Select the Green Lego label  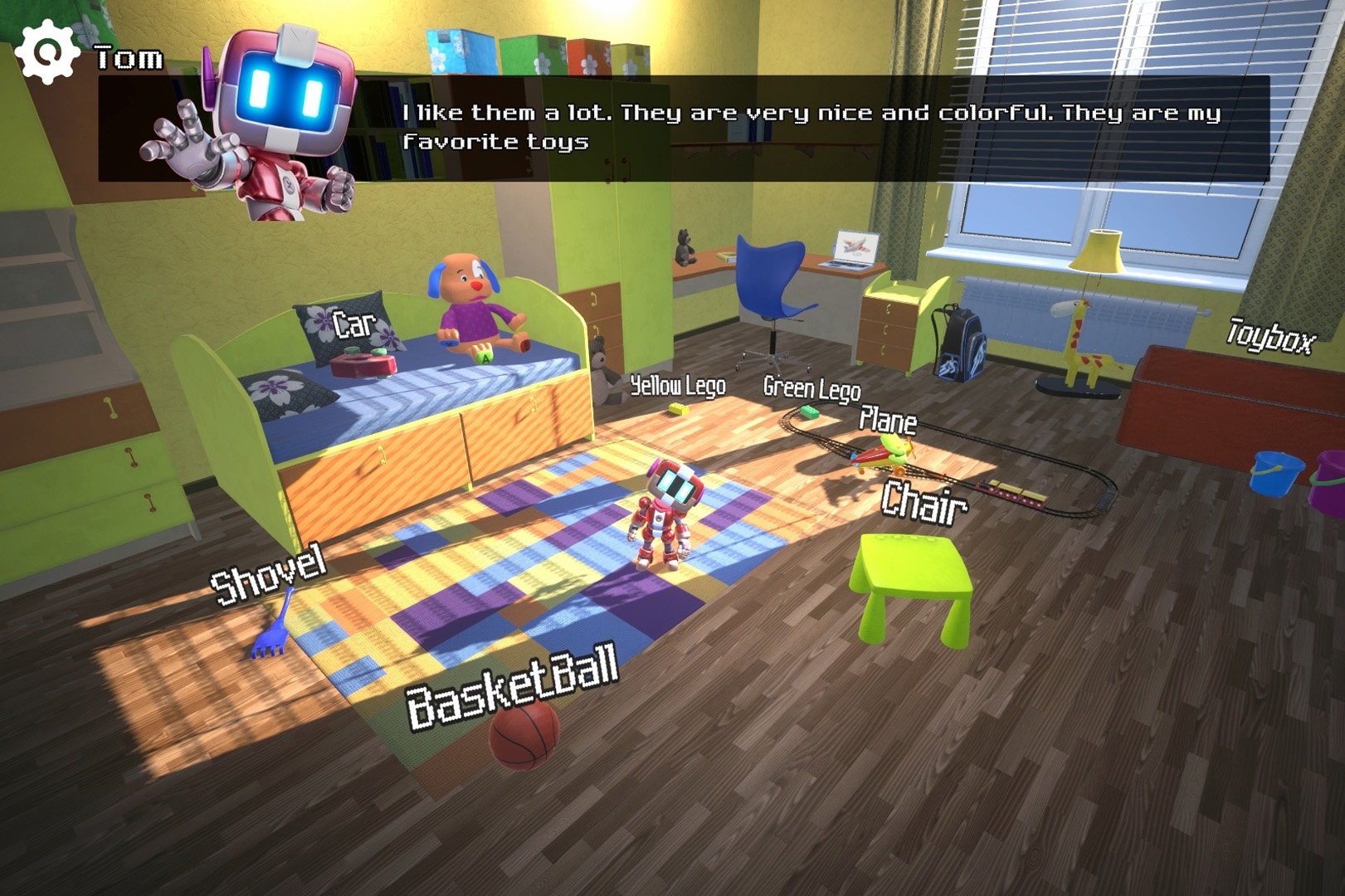[x=811, y=387]
